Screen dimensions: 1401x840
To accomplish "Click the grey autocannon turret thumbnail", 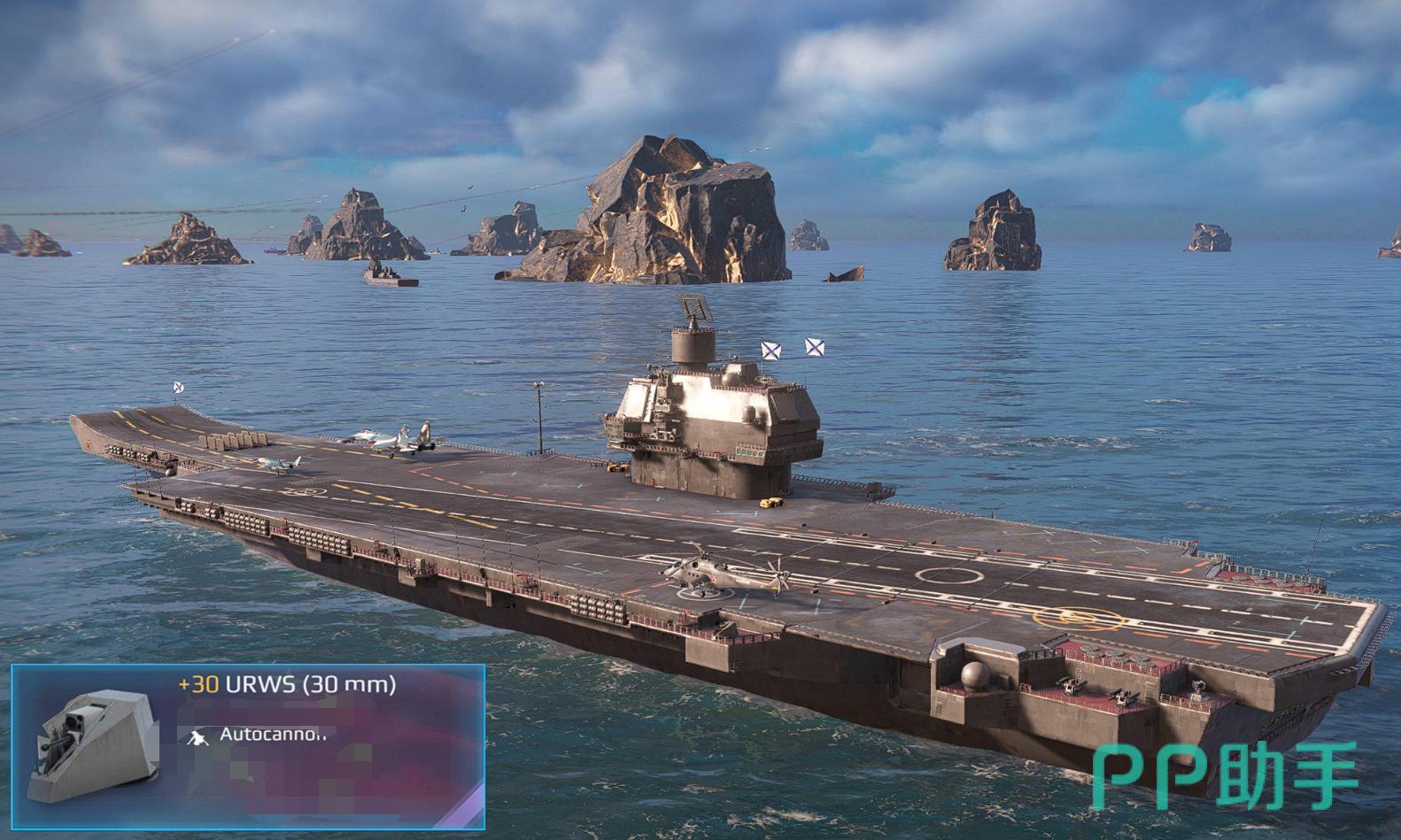I will [91, 746].
